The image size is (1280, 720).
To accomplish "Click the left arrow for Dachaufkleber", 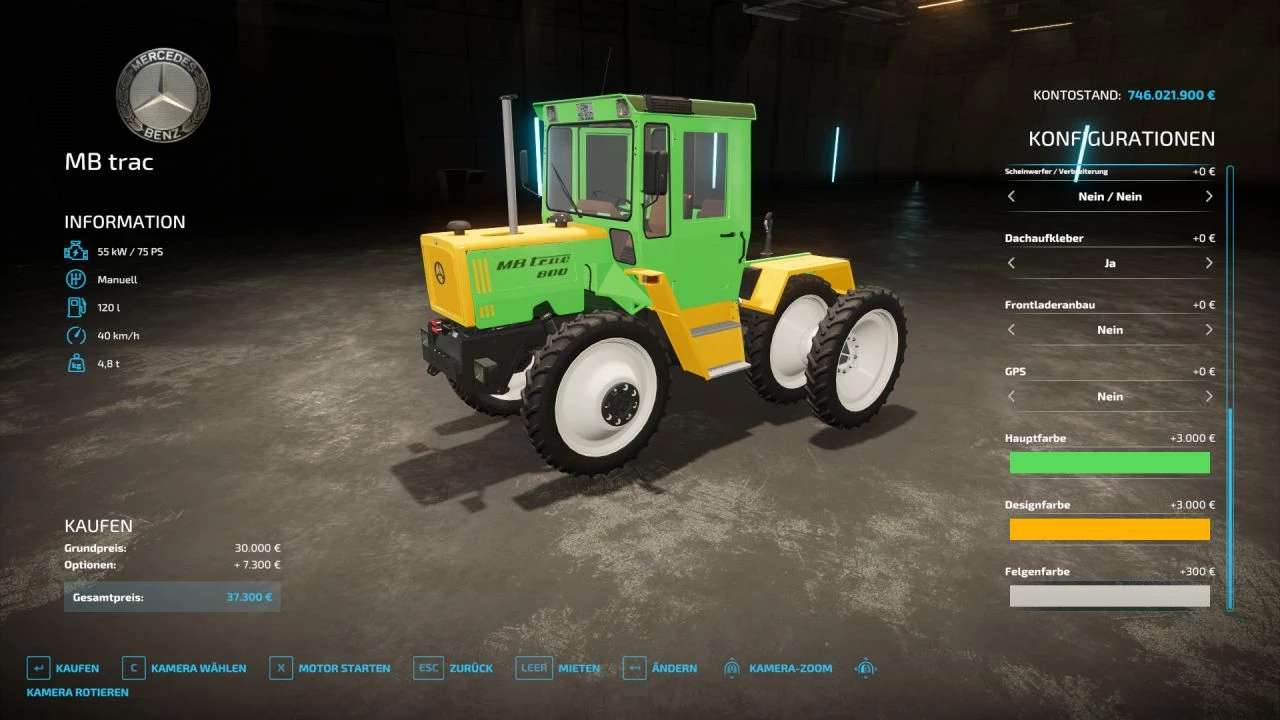I will click(x=1011, y=263).
